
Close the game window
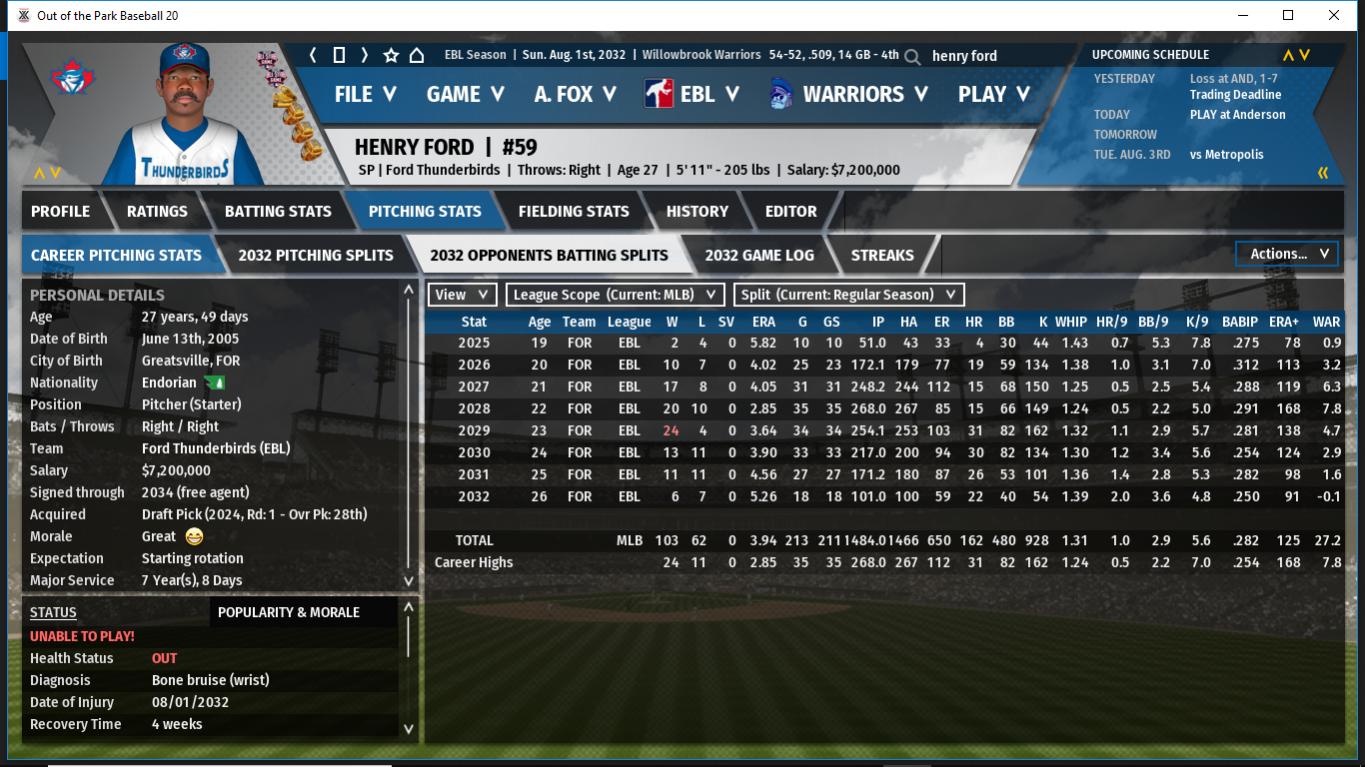tap(1334, 15)
